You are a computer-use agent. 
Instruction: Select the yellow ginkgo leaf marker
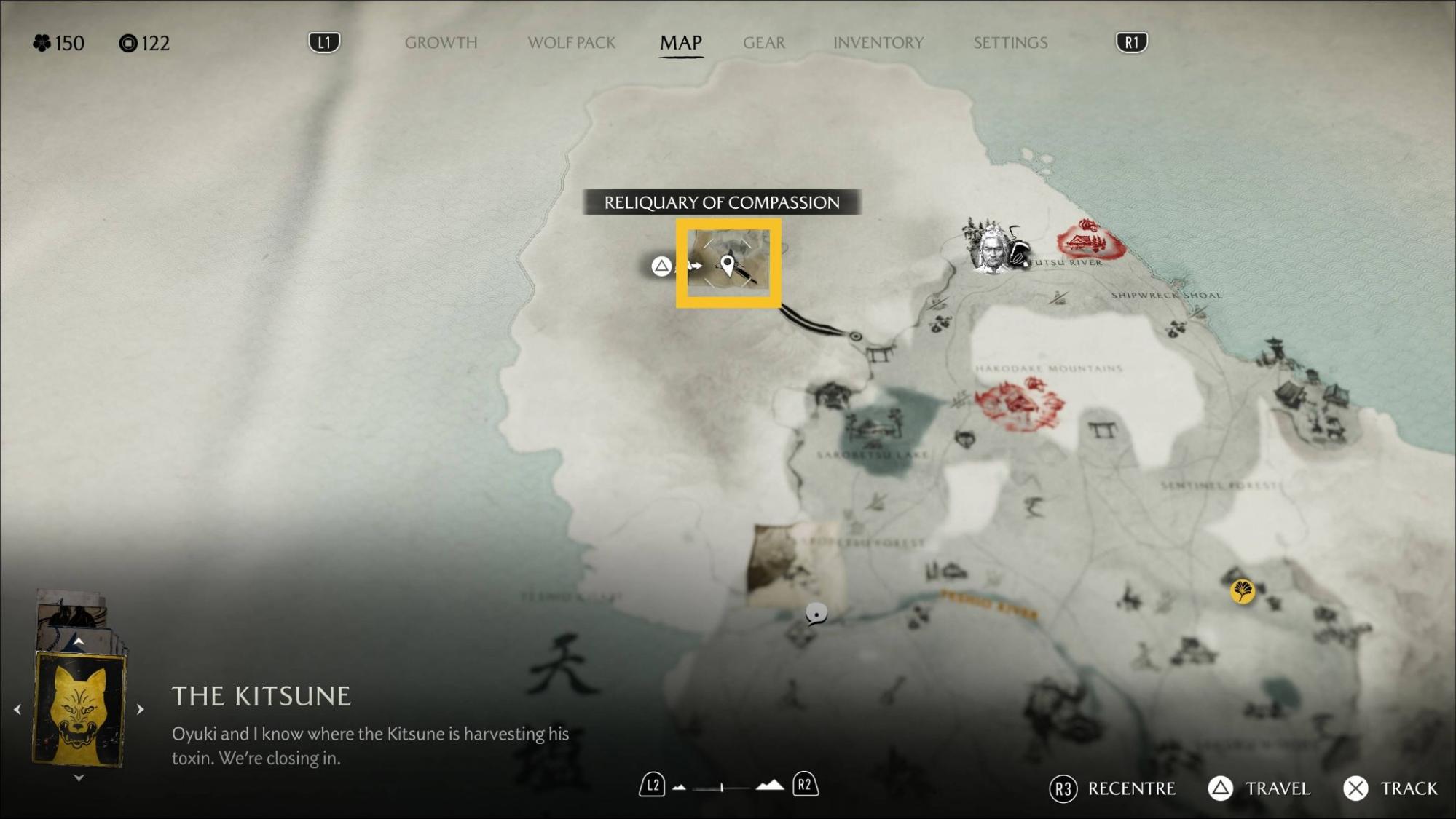(x=1243, y=590)
